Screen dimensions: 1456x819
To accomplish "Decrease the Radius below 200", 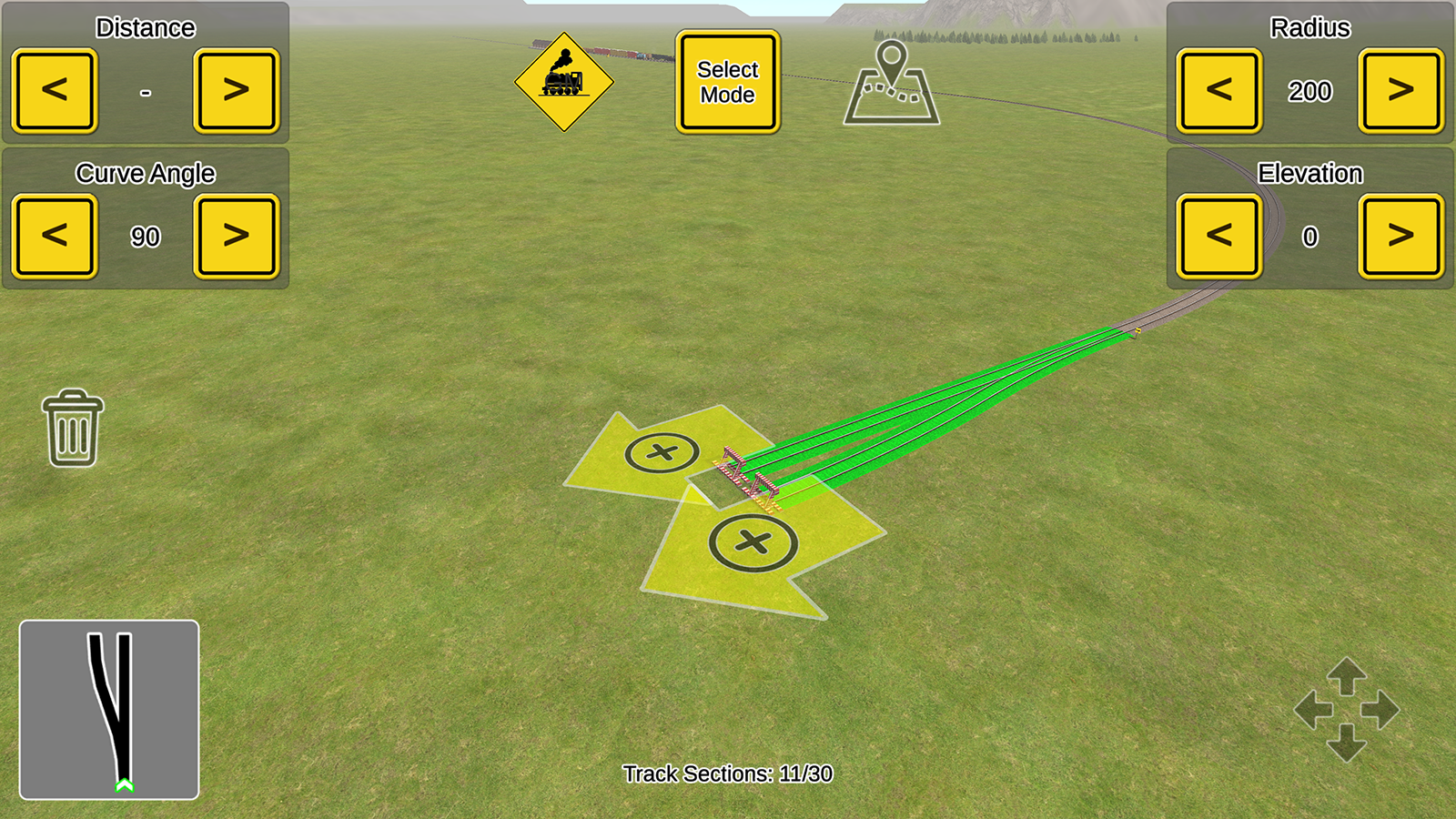I will point(1218,90).
